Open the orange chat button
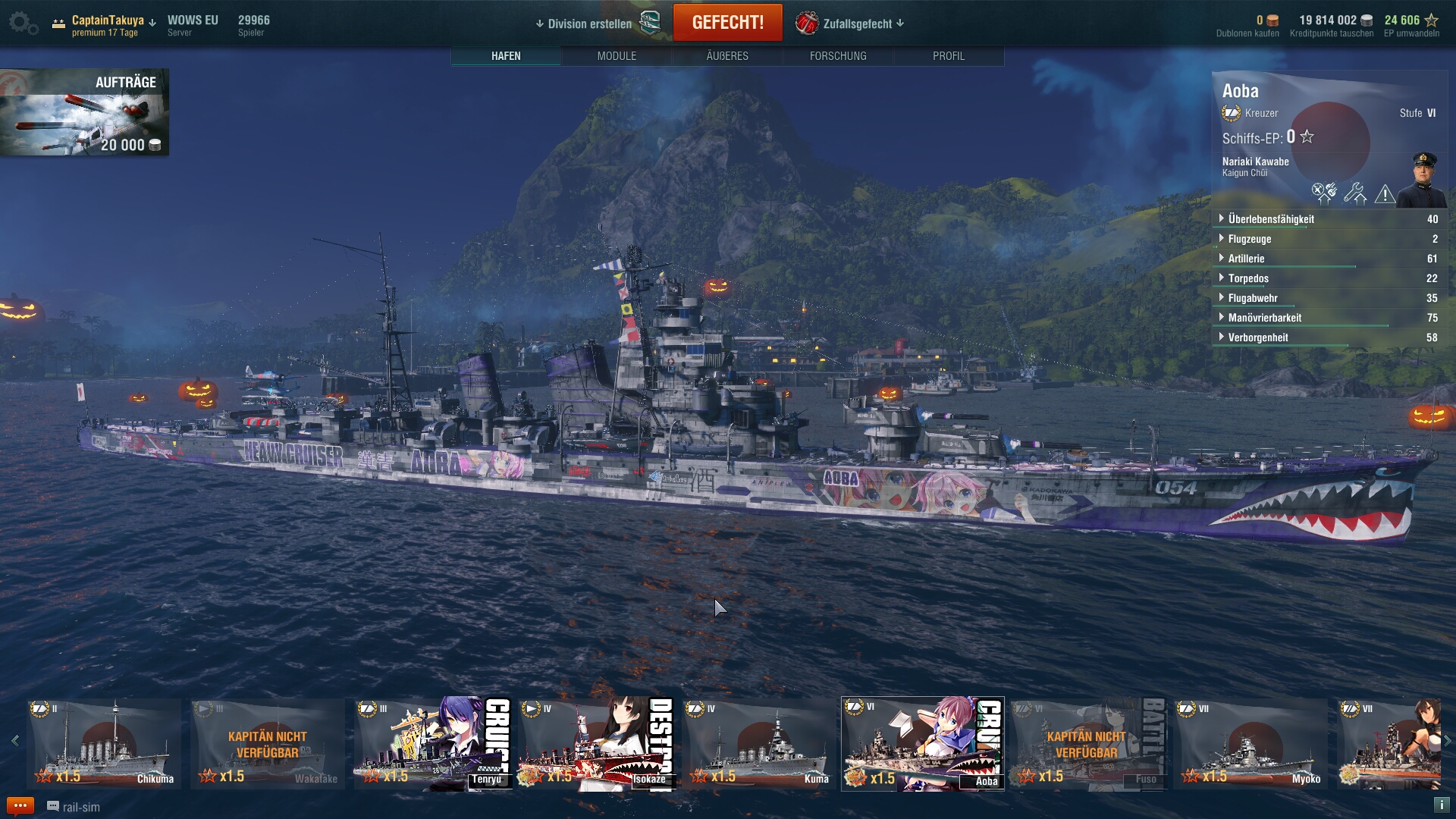The width and height of the screenshot is (1456, 819). [x=20, y=806]
